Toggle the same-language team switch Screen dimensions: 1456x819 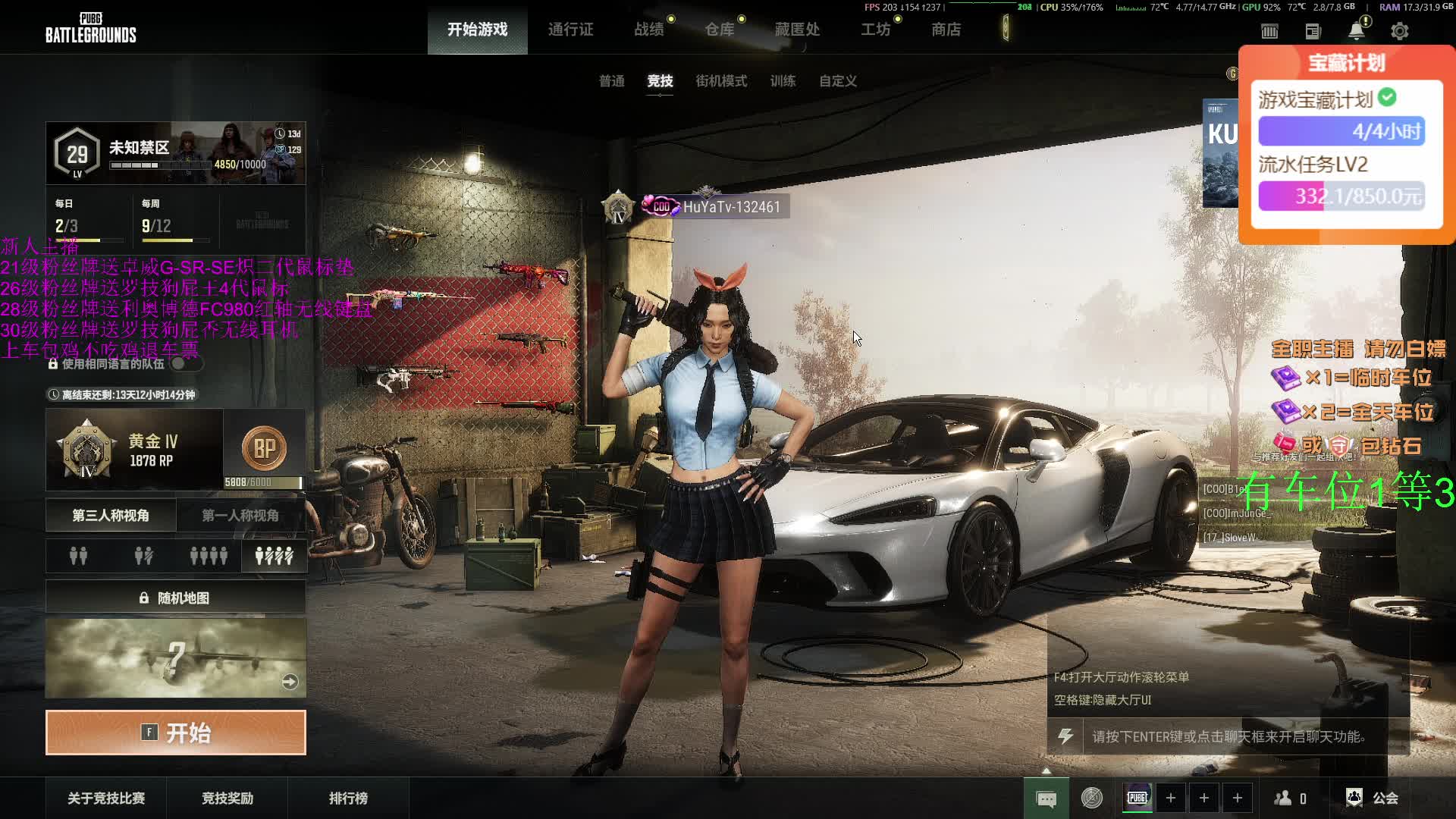click(184, 364)
